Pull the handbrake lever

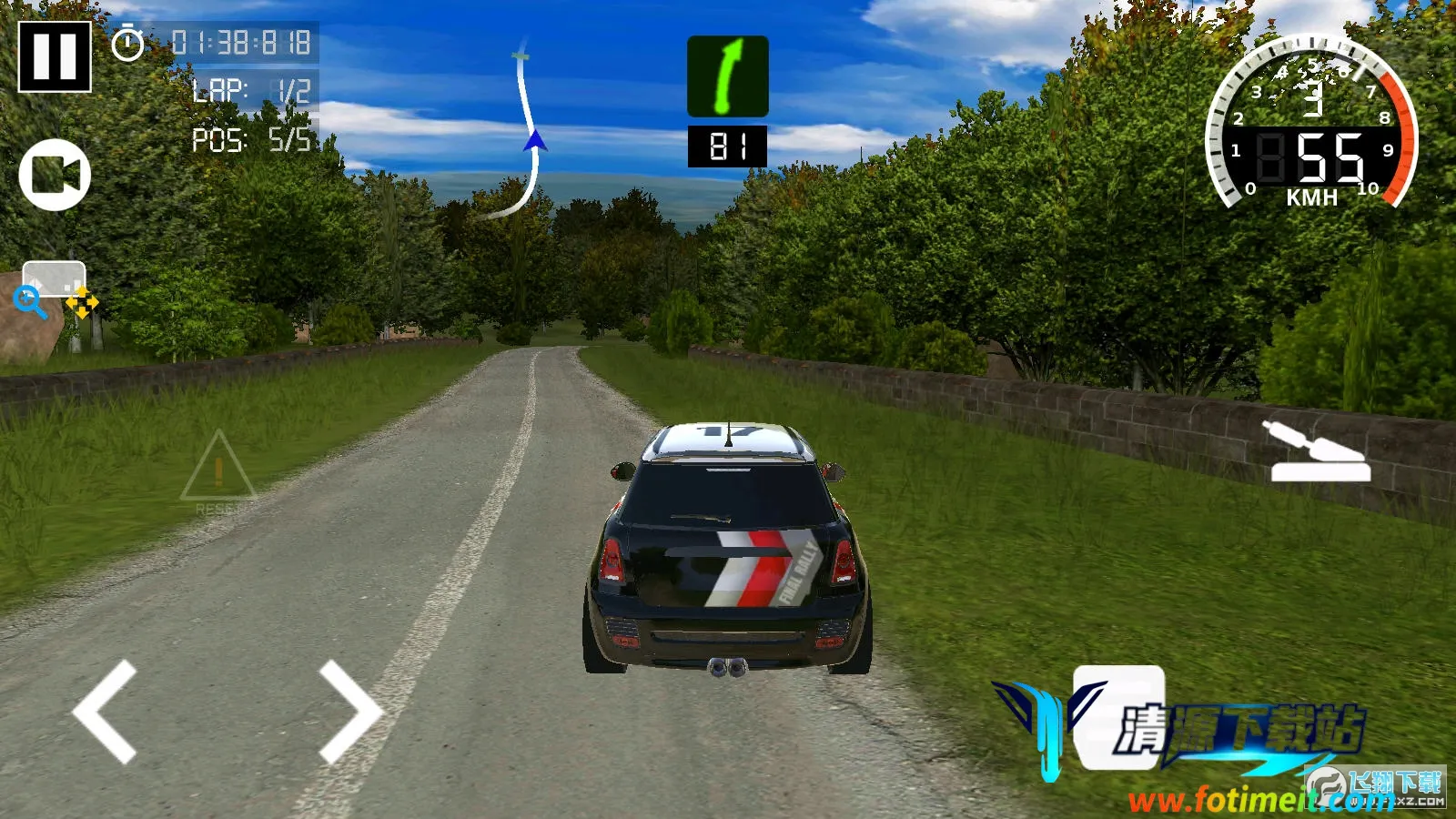tap(1319, 452)
